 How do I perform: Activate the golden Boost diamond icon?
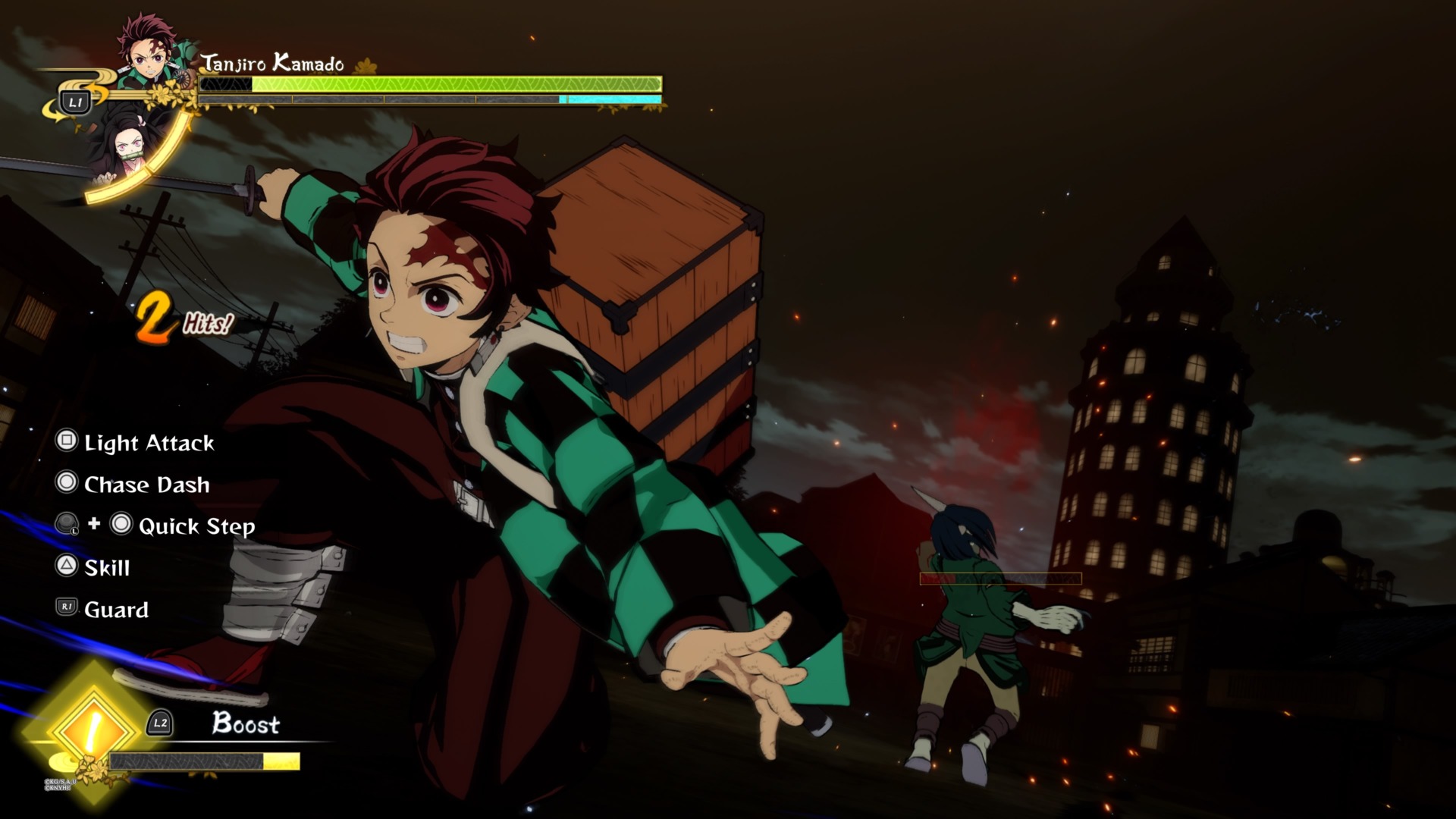[x=91, y=729]
